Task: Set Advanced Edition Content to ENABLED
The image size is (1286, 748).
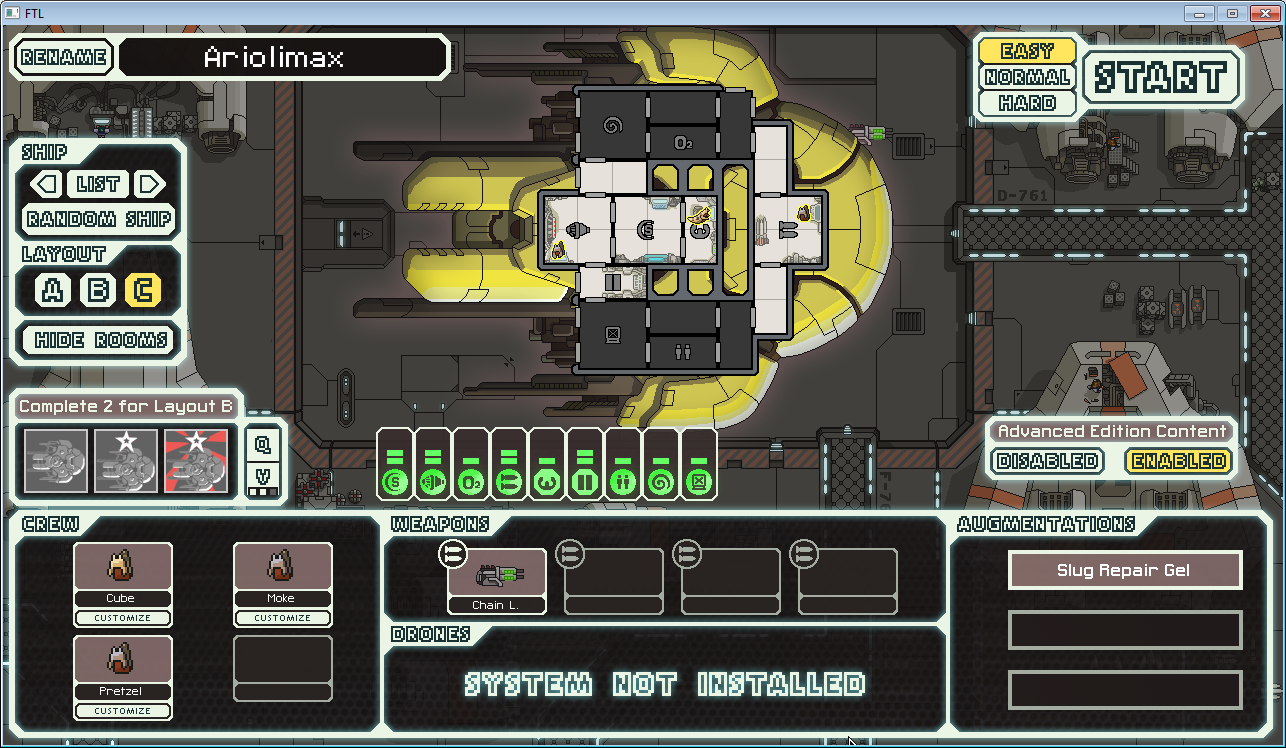Action: pyautogui.click(x=1177, y=461)
